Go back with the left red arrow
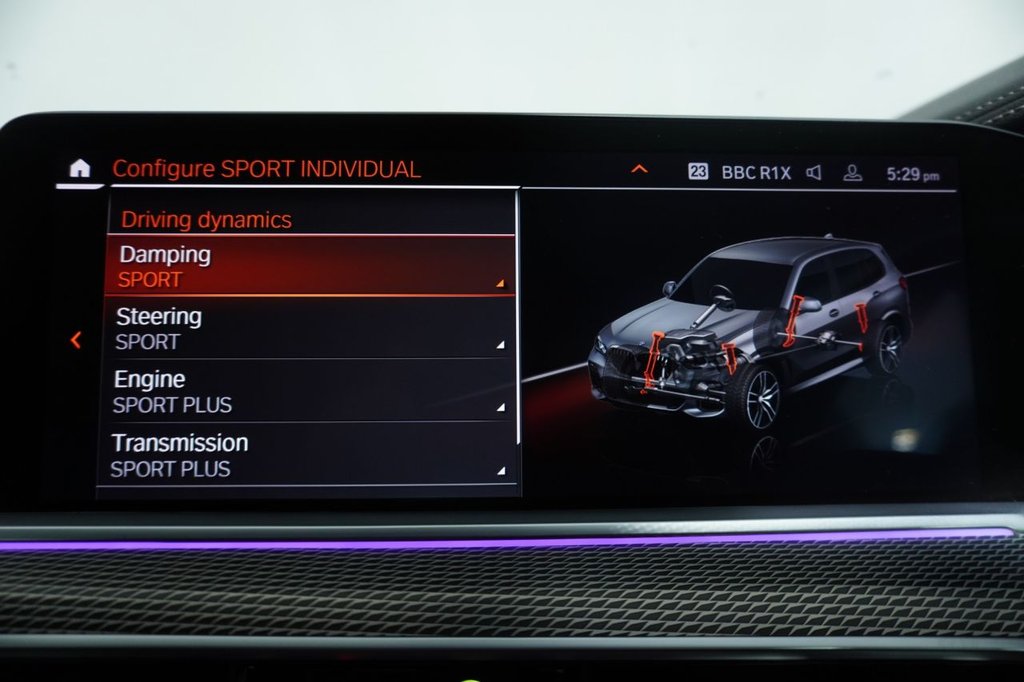1024x682 pixels. 76,340
